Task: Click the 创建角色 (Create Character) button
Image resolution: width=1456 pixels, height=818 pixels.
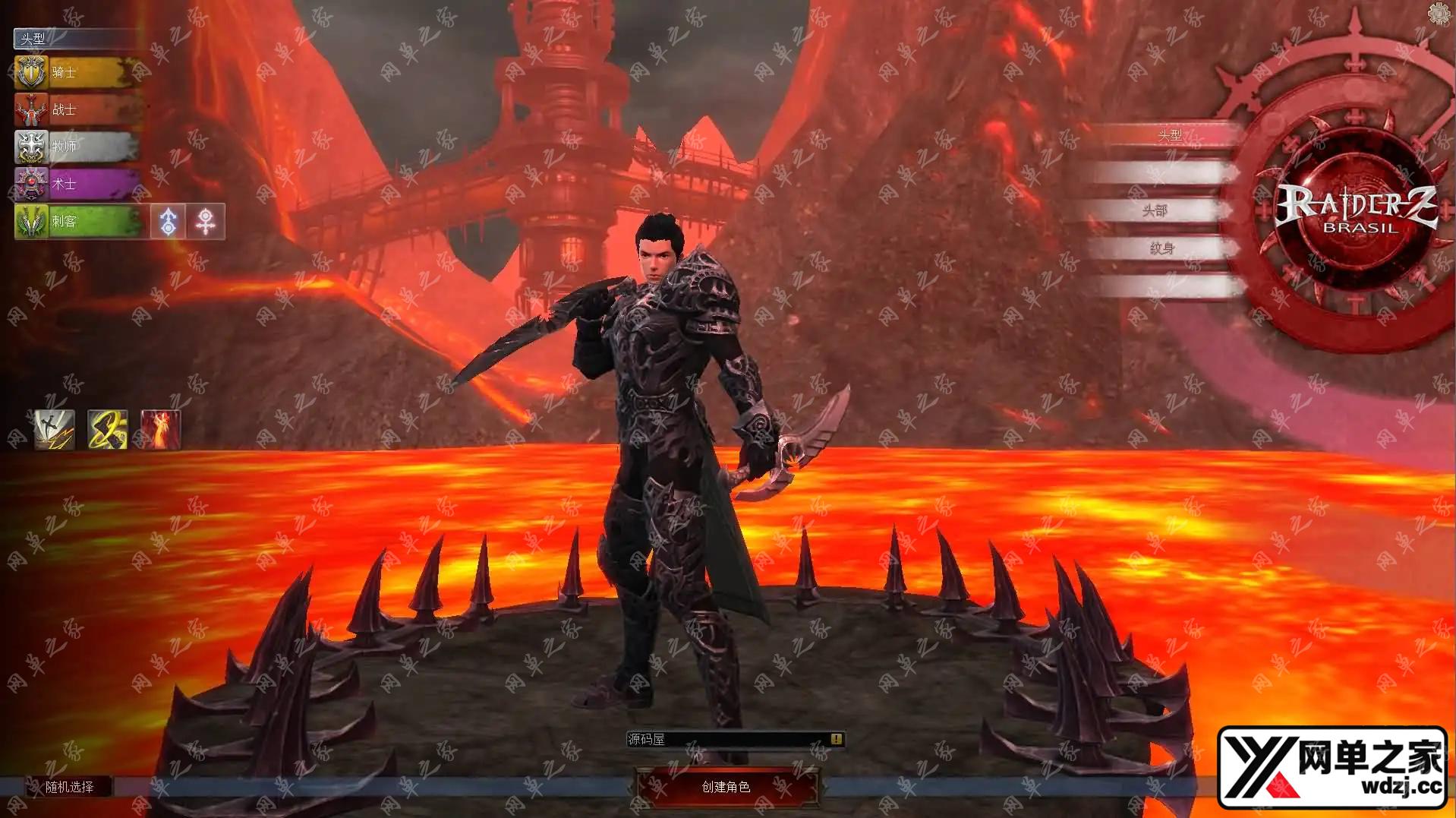Action: (726, 787)
